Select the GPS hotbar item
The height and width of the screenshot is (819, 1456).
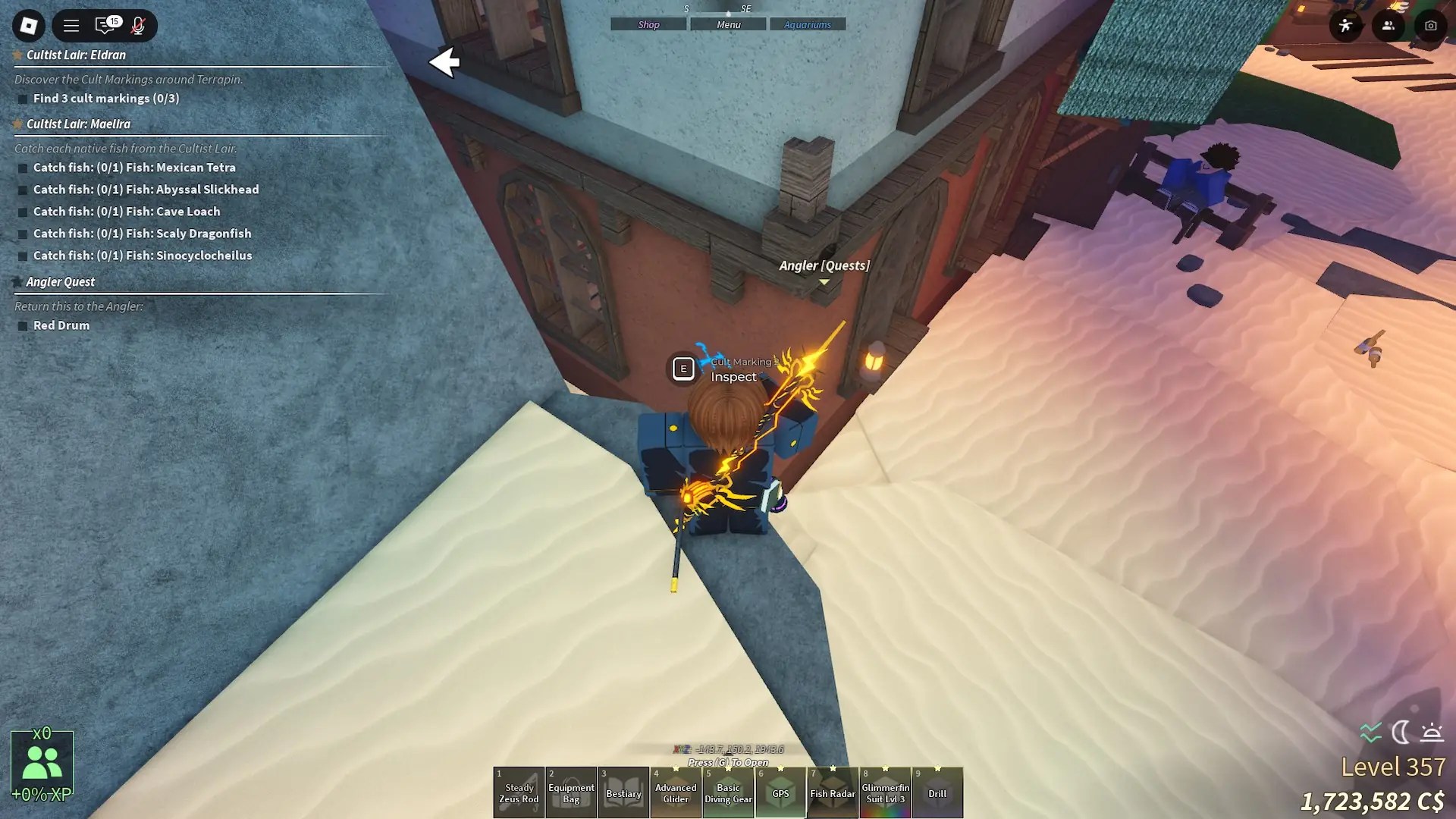coord(781,792)
